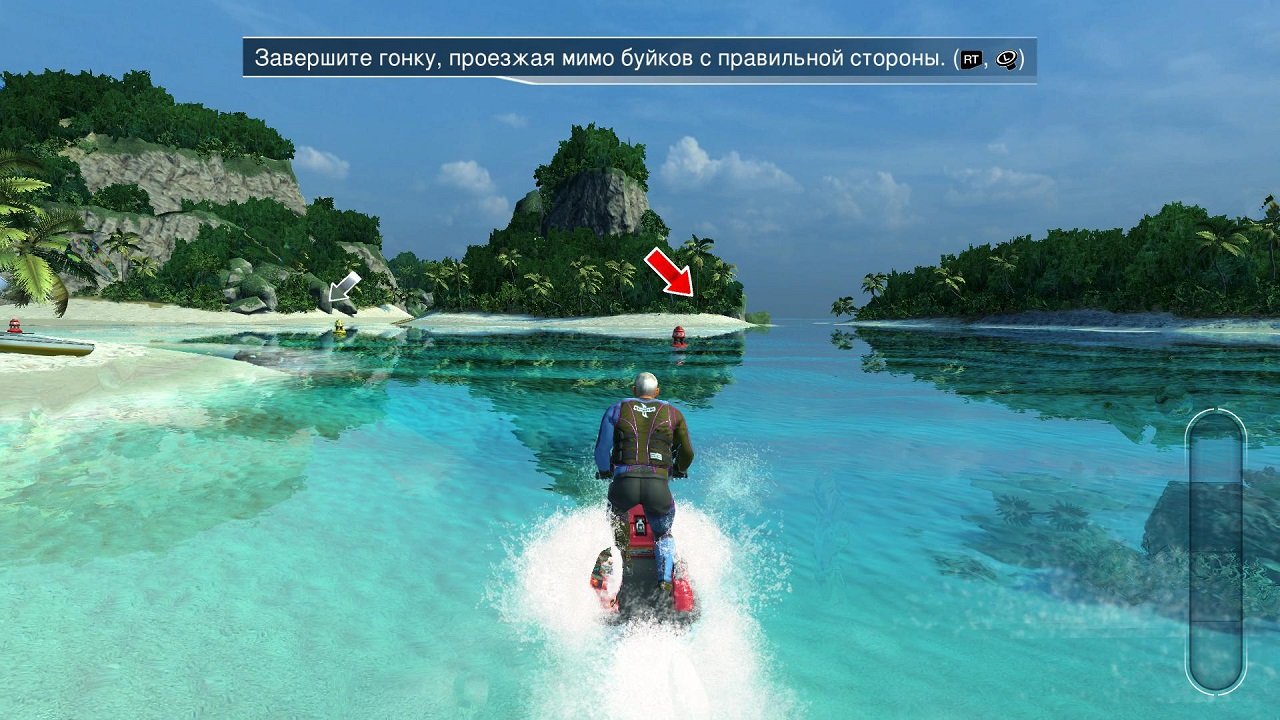Click the throttle gesture icon after RT
This screenshot has width=1280, height=720.
coord(1007,58)
